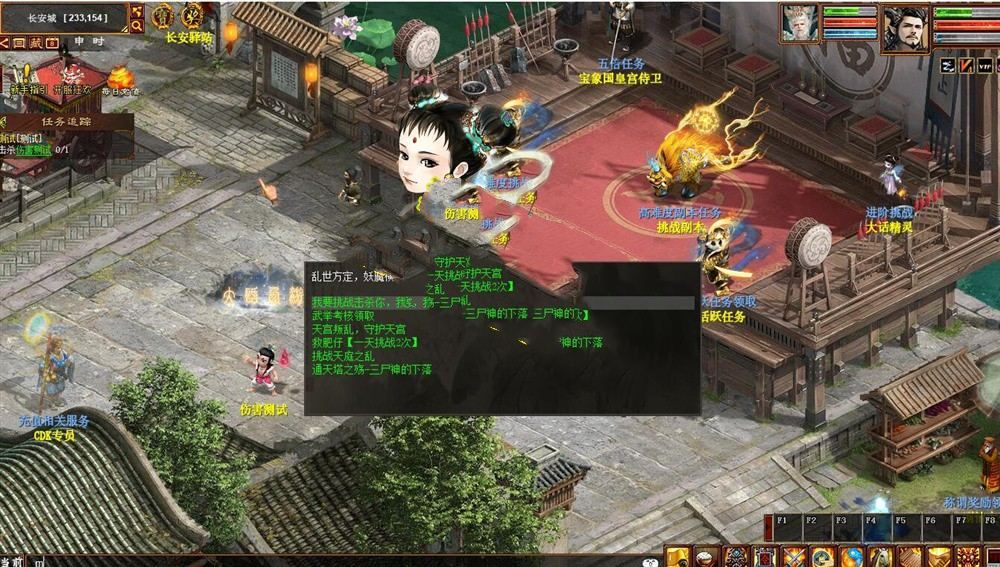This screenshot has height=567, width=1000.
Task: Open the 开服狂欢 event icon
Action: (x=72, y=77)
